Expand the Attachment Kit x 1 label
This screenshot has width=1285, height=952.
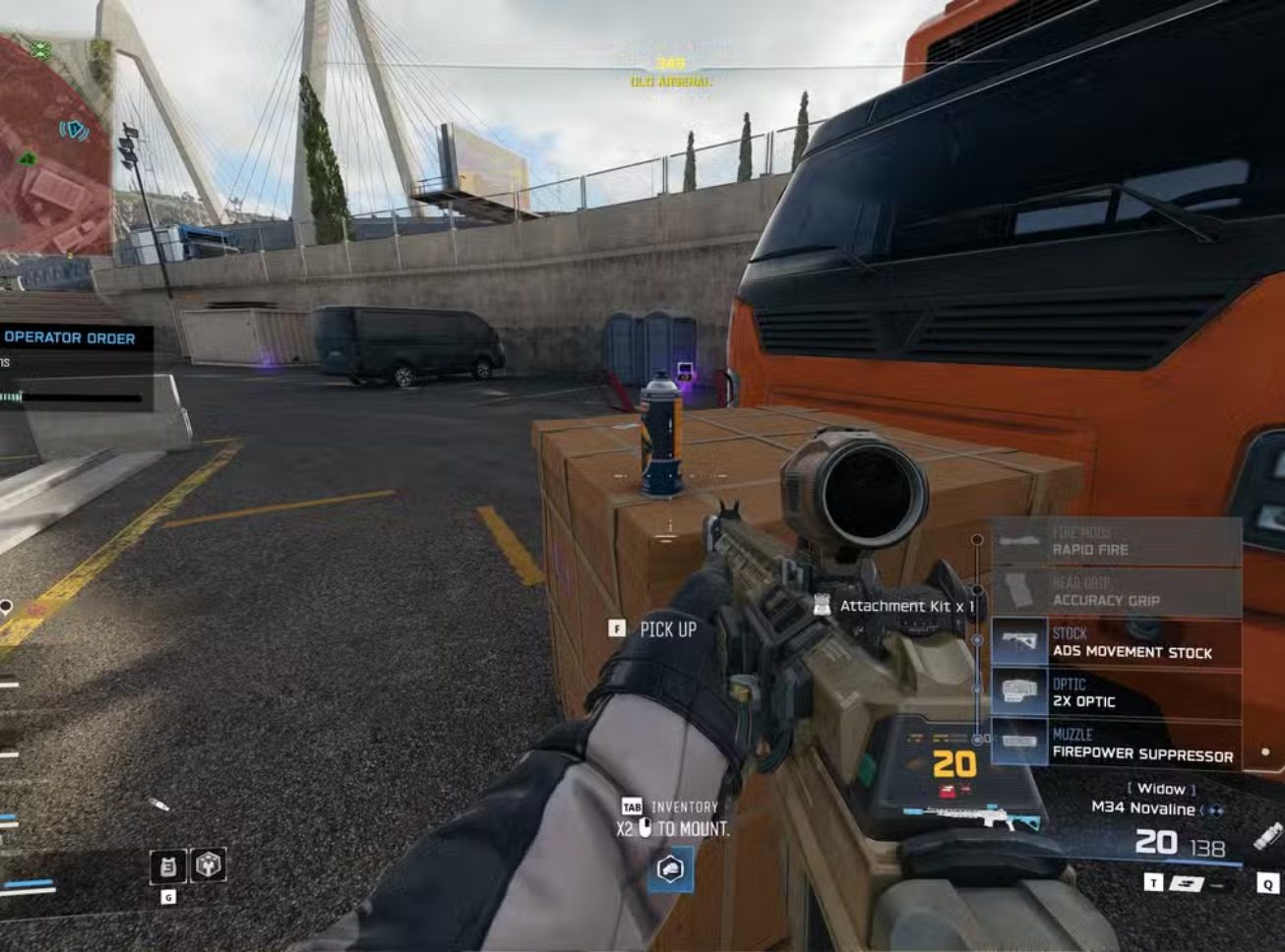906,607
